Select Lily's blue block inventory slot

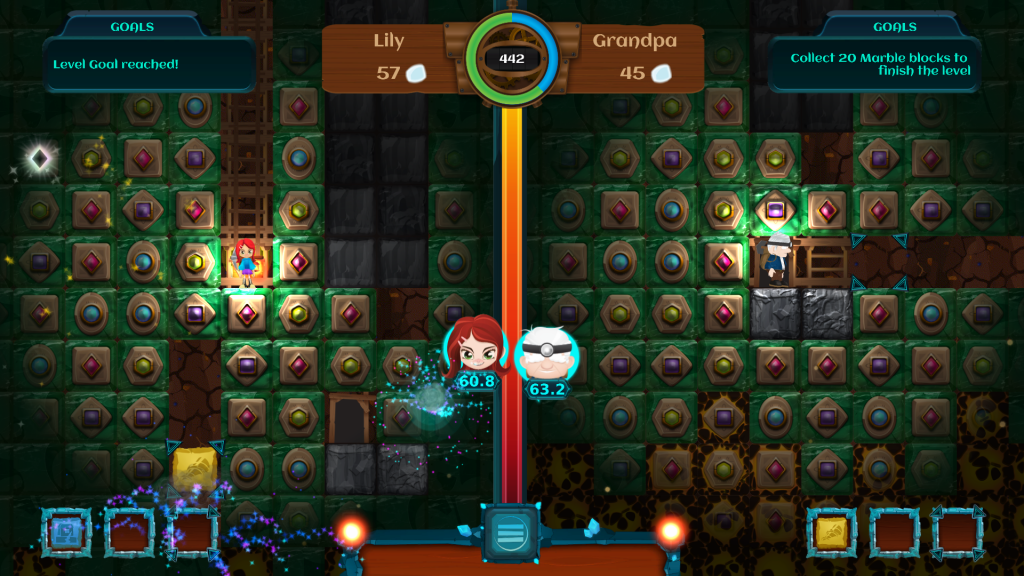click(66, 532)
